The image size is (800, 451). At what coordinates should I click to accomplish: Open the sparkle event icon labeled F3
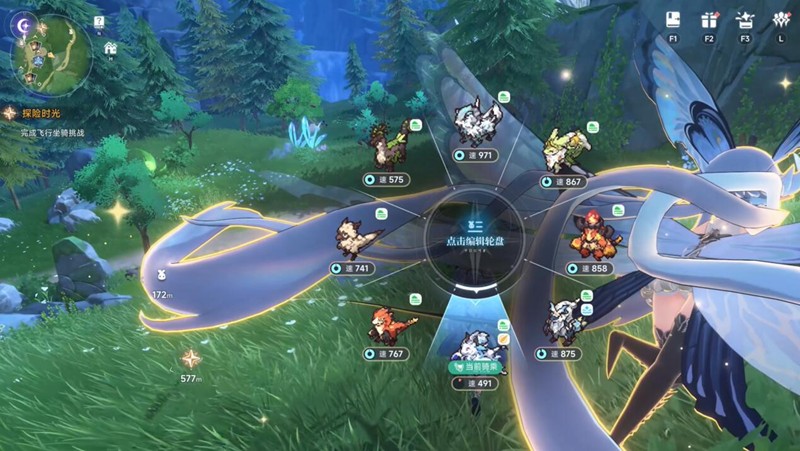pyautogui.click(x=744, y=19)
